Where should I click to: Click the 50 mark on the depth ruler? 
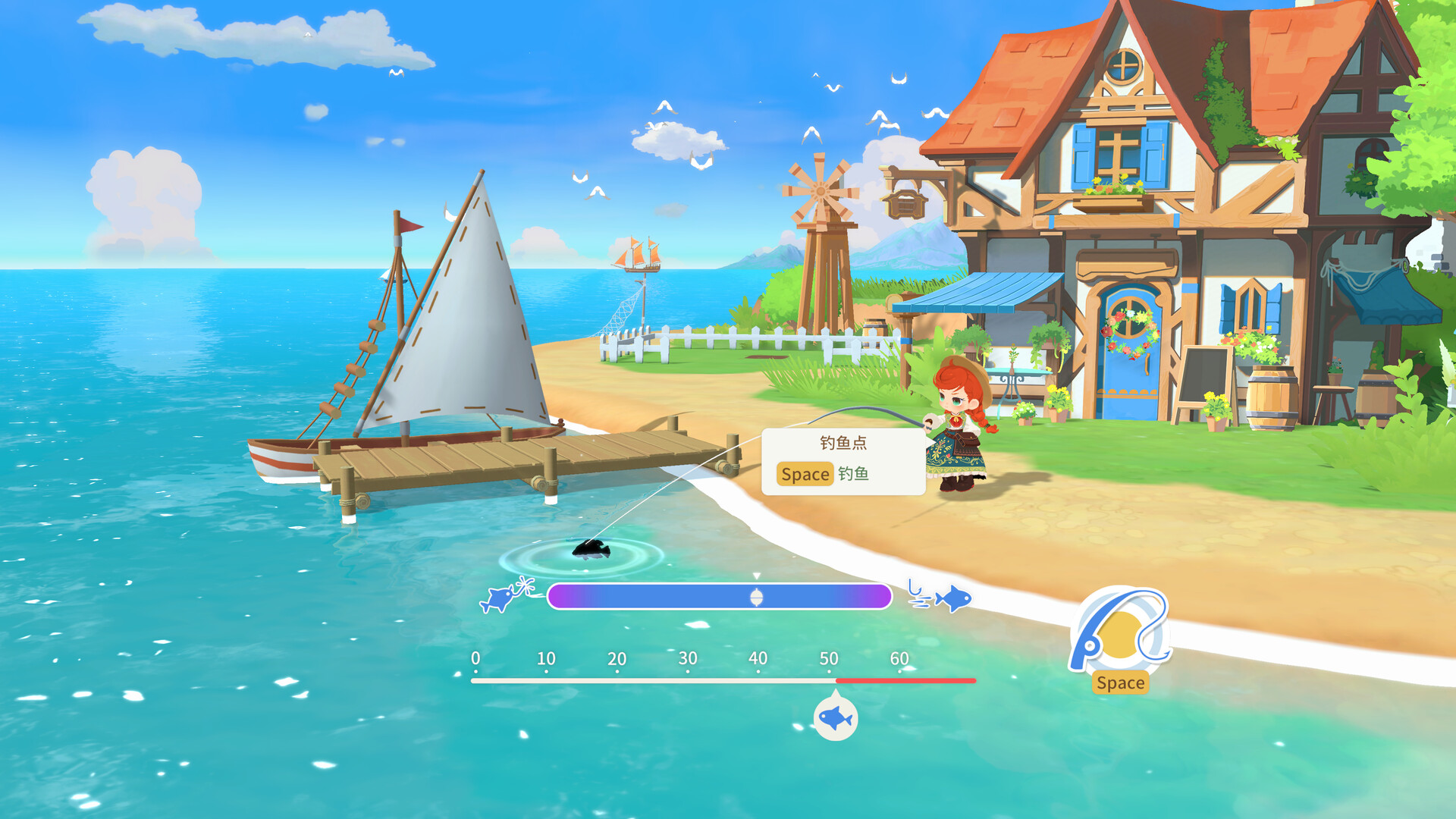click(828, 660)
